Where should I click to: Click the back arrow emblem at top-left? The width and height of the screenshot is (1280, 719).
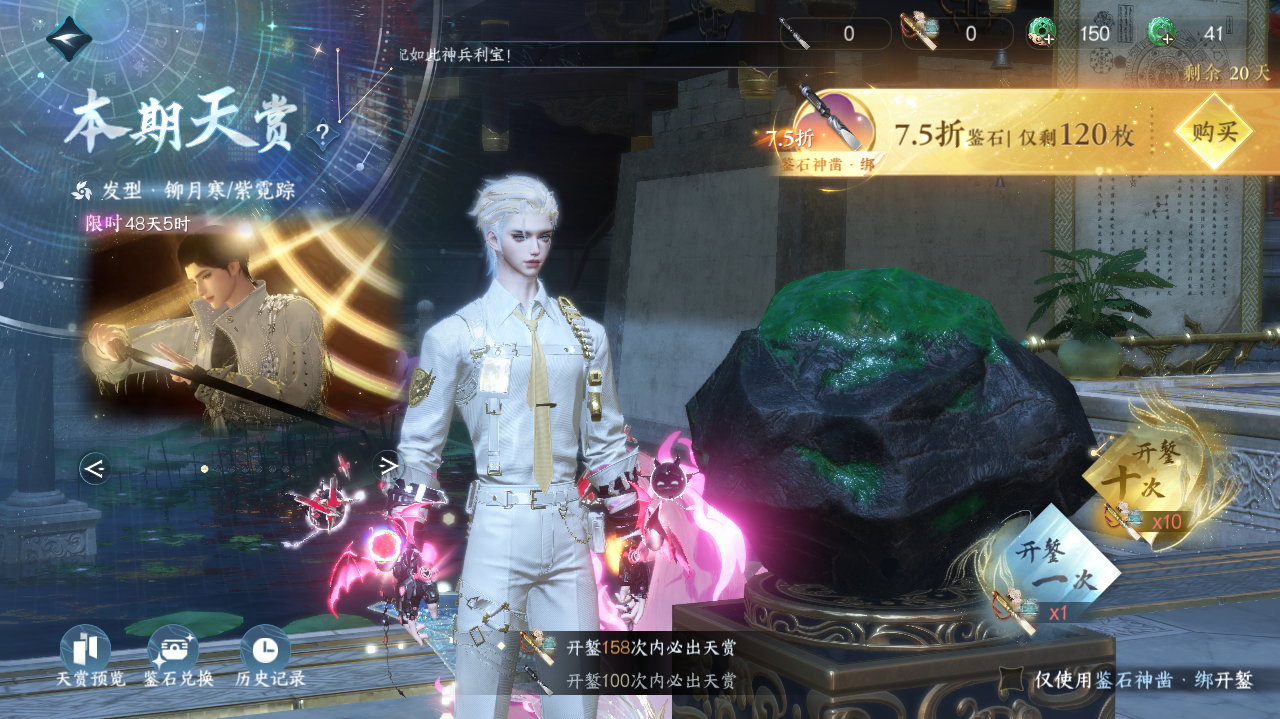pyautogui.click(x=69, y=39)
